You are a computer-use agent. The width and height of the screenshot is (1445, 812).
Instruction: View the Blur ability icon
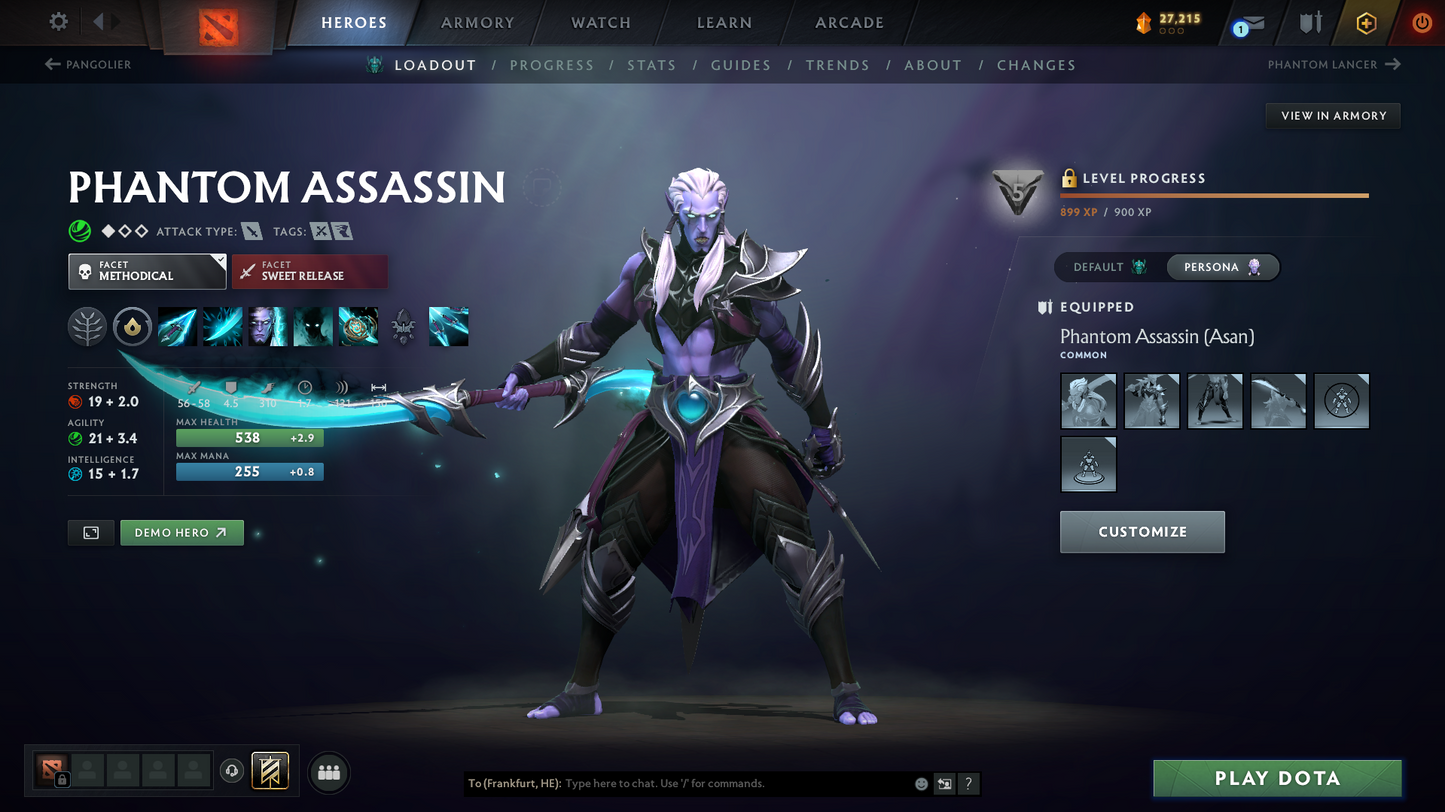[x=313, y=326]
